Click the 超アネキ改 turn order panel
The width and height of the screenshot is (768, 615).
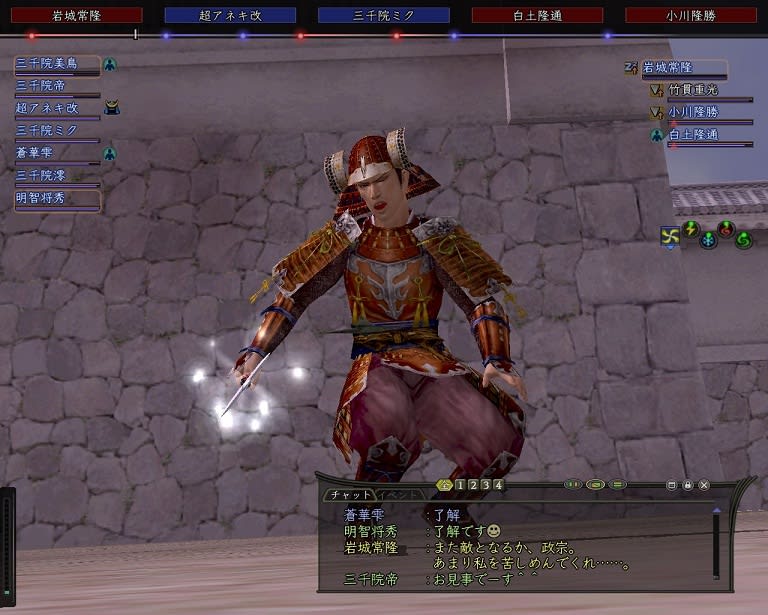tap(230, 16)
